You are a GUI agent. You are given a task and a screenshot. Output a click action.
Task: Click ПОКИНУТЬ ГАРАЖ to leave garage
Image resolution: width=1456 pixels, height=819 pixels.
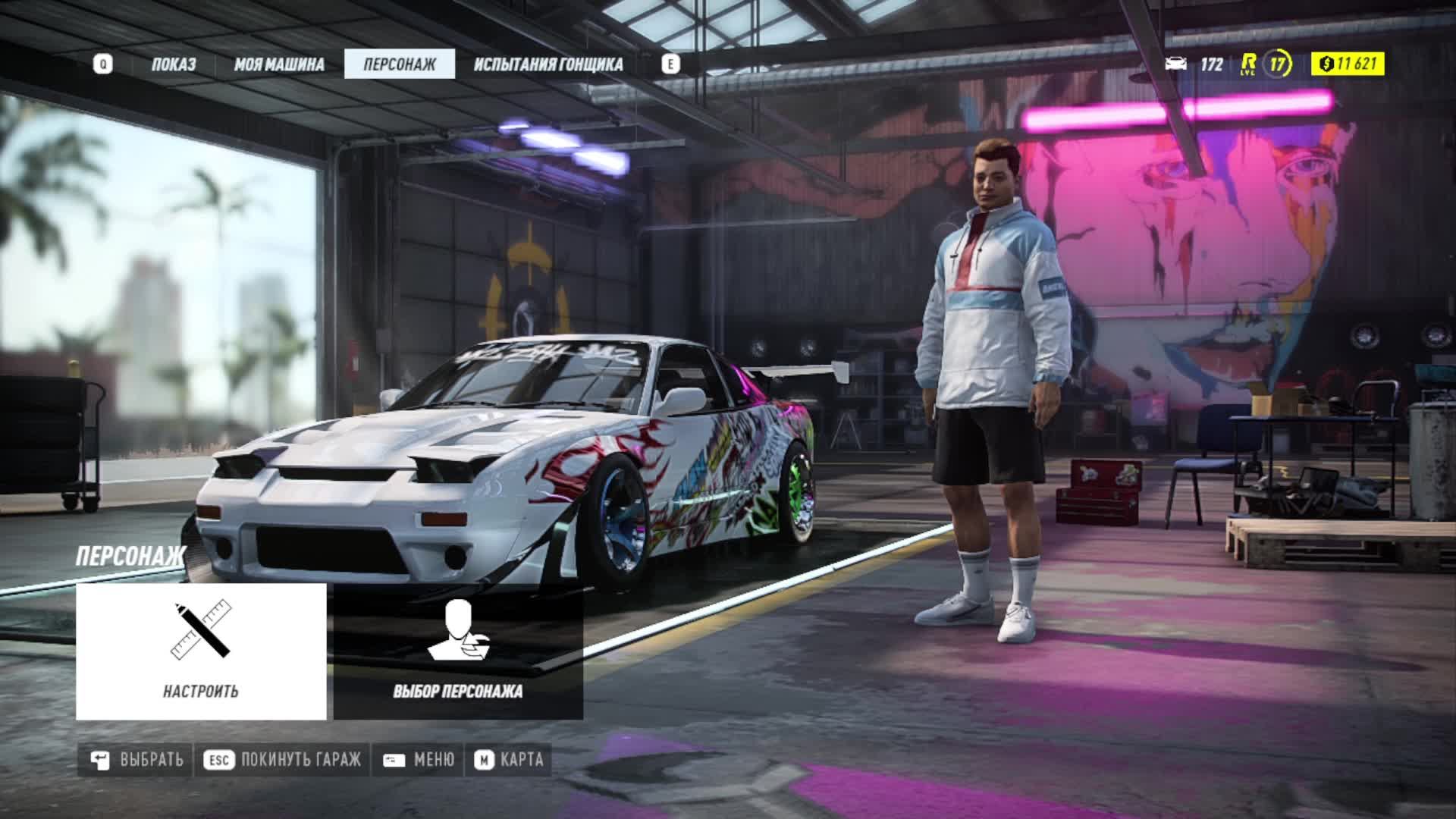coord(282,760)
